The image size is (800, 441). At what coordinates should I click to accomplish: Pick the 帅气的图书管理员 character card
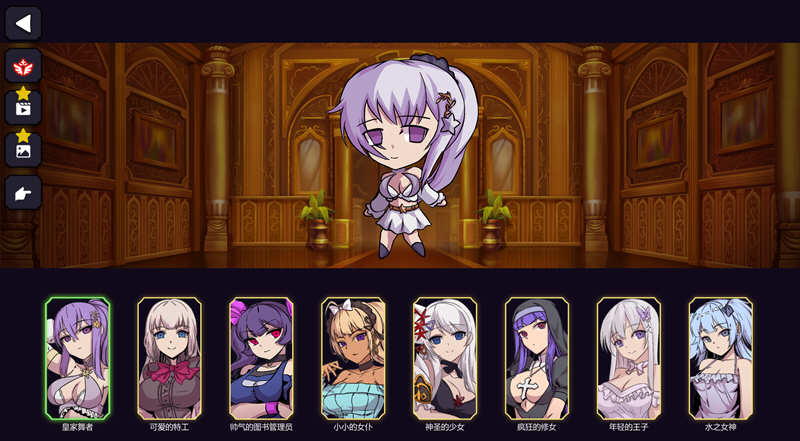(x=261, y=357)
